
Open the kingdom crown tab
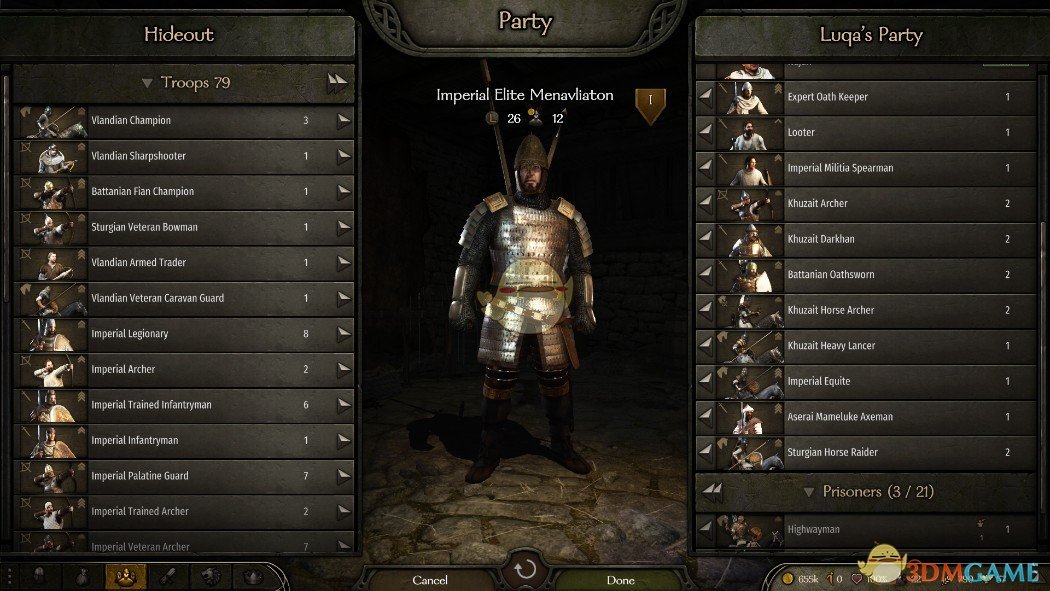(252, 577)
